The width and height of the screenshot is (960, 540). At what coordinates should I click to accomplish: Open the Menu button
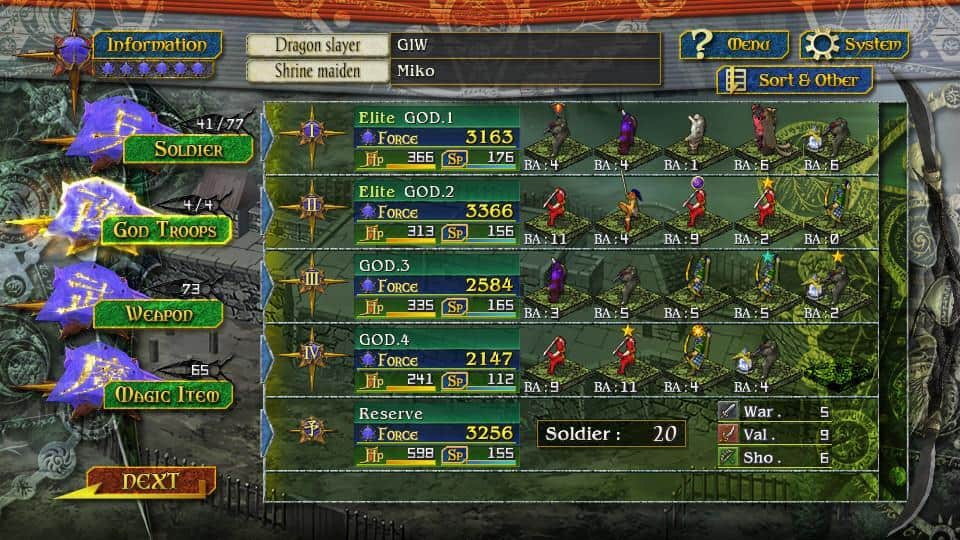click(734, 45)
